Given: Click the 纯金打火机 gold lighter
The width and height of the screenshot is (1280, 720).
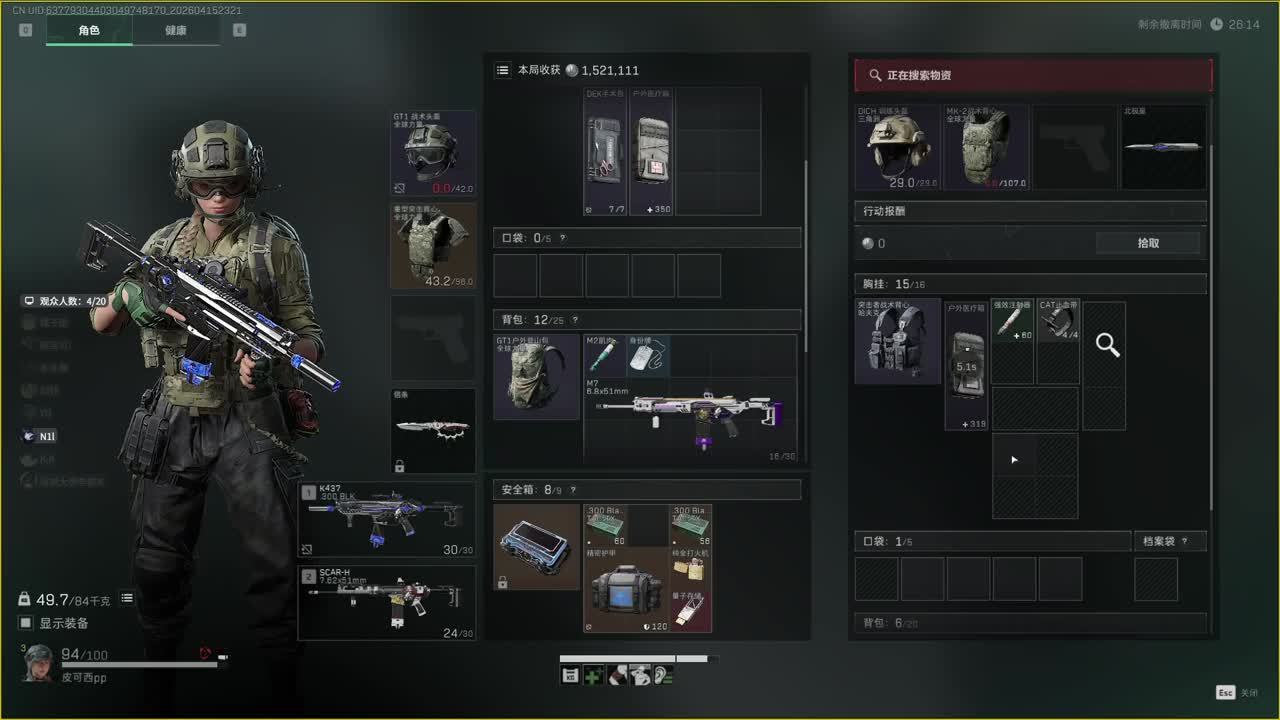Looking at the screenshot, I should coord(690,567).
